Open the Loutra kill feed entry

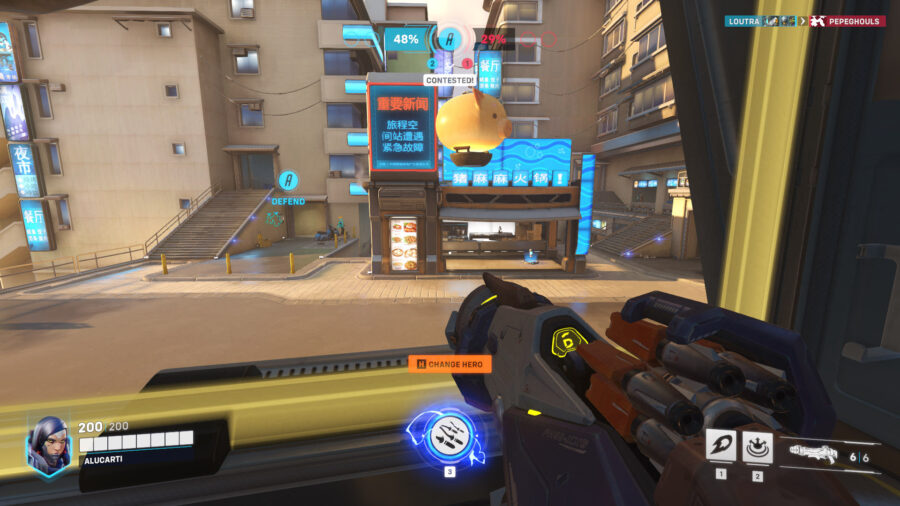pos(744,20)
